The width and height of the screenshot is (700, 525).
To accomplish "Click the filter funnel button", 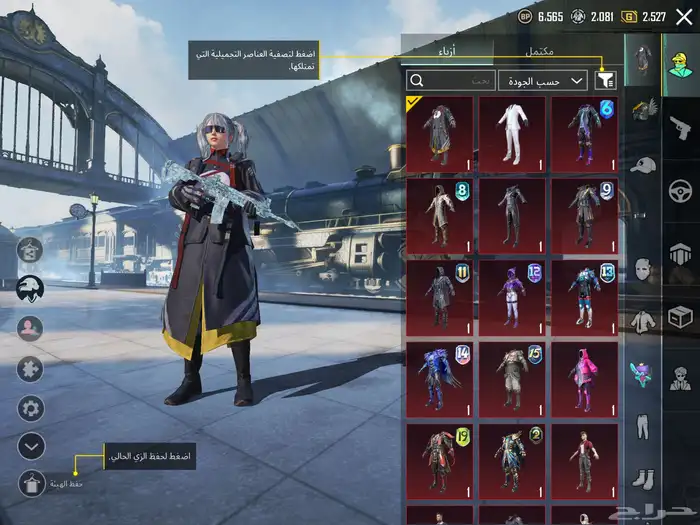I will click(x=605, y=80).
